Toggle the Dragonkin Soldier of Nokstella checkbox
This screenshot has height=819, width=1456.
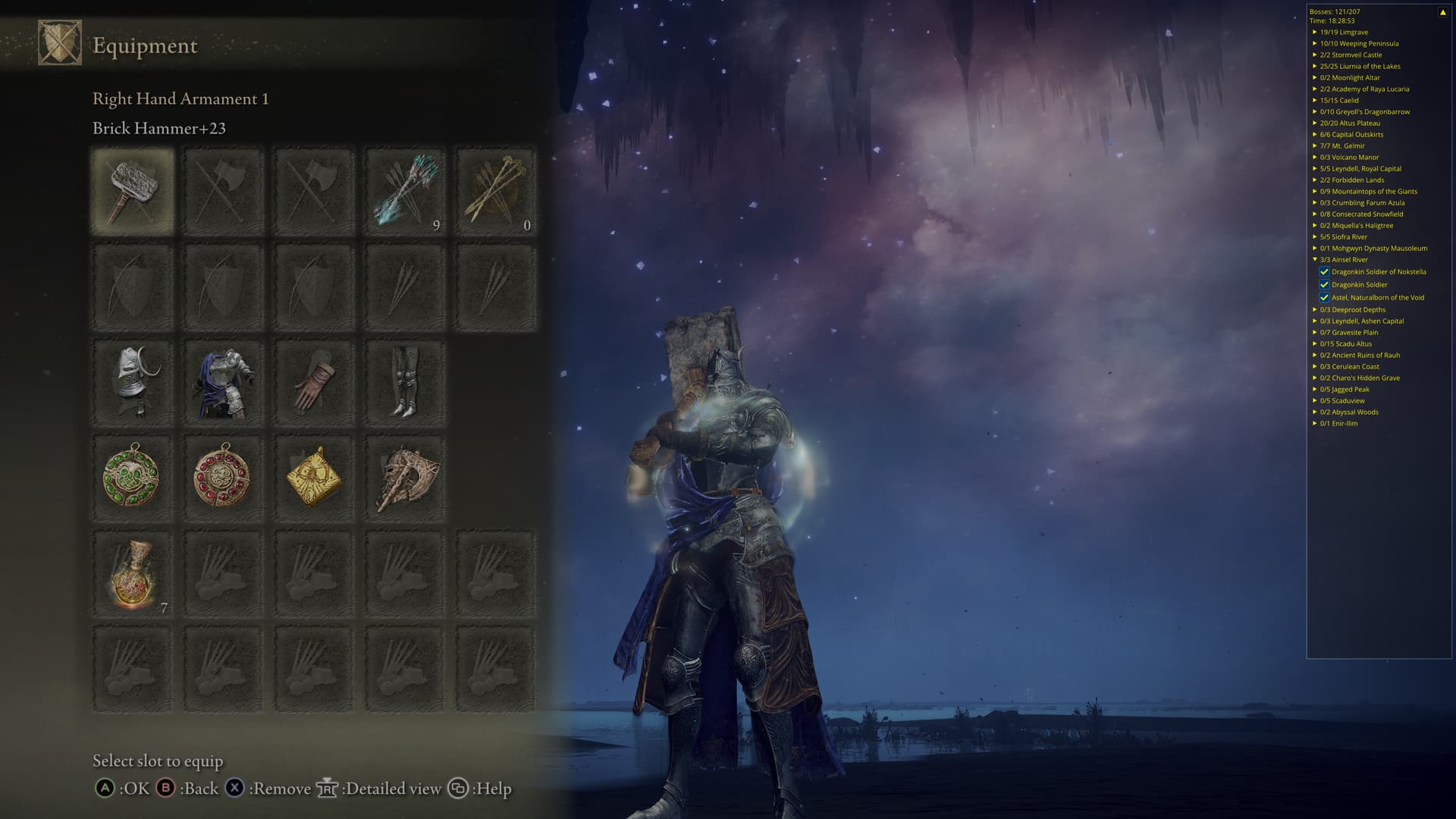(1324, 271)
